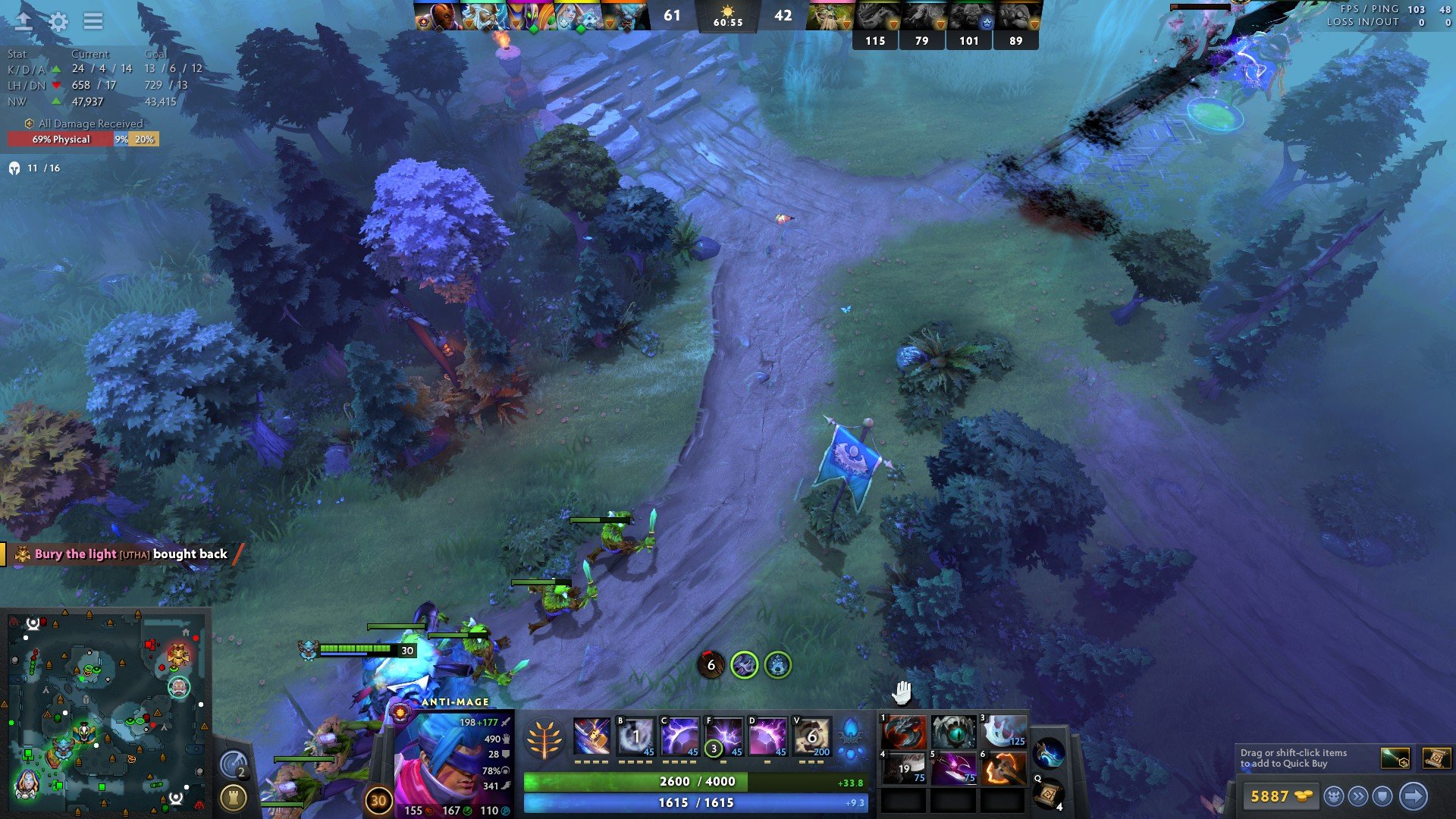1456x819 pixels.
Task: Click the large right-arrow button beside gold
Action: tap(1413, 796)
